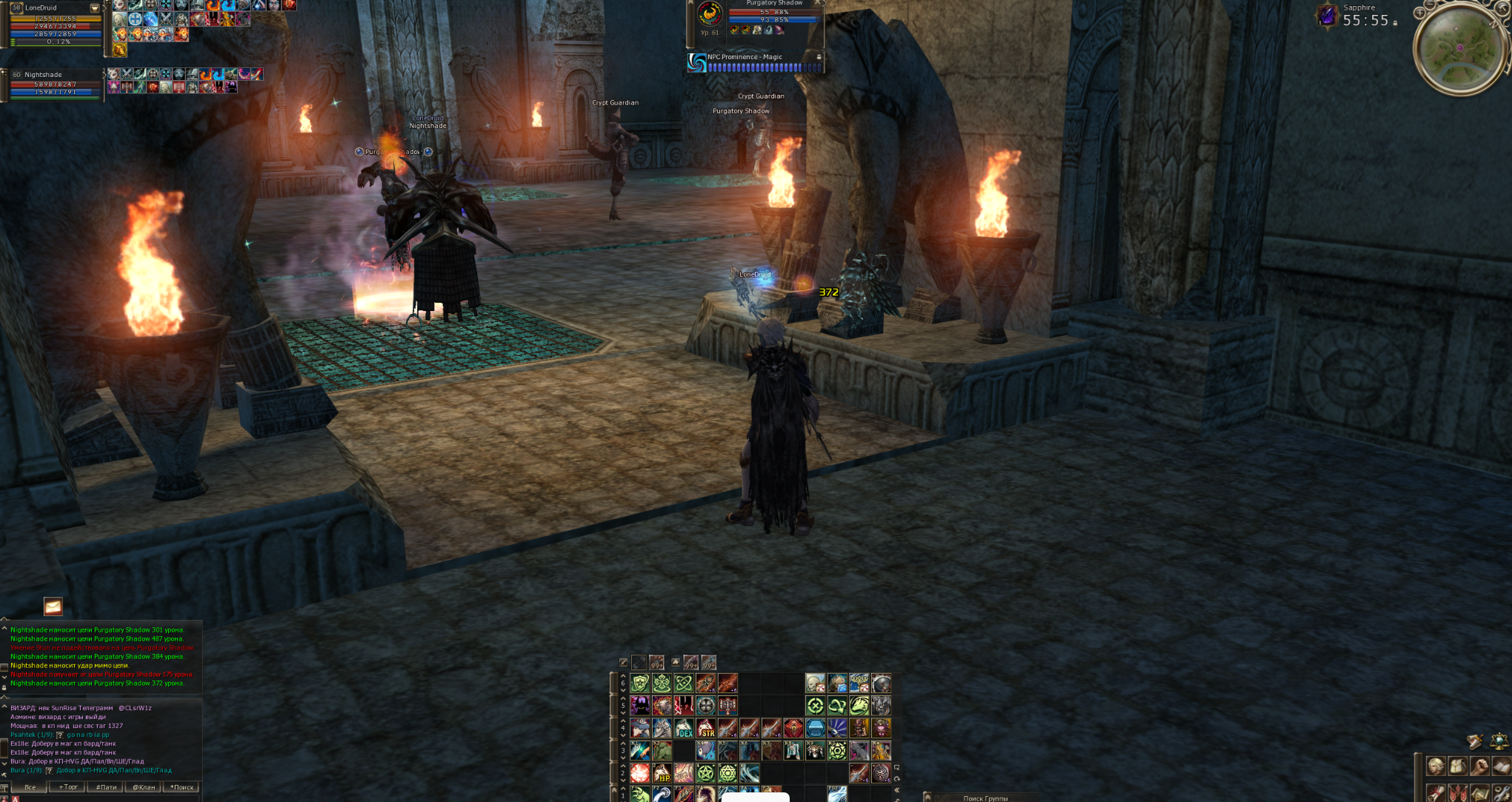Cast the red burst skill in row 2
1512x802 pixels.
coord(640,774)
